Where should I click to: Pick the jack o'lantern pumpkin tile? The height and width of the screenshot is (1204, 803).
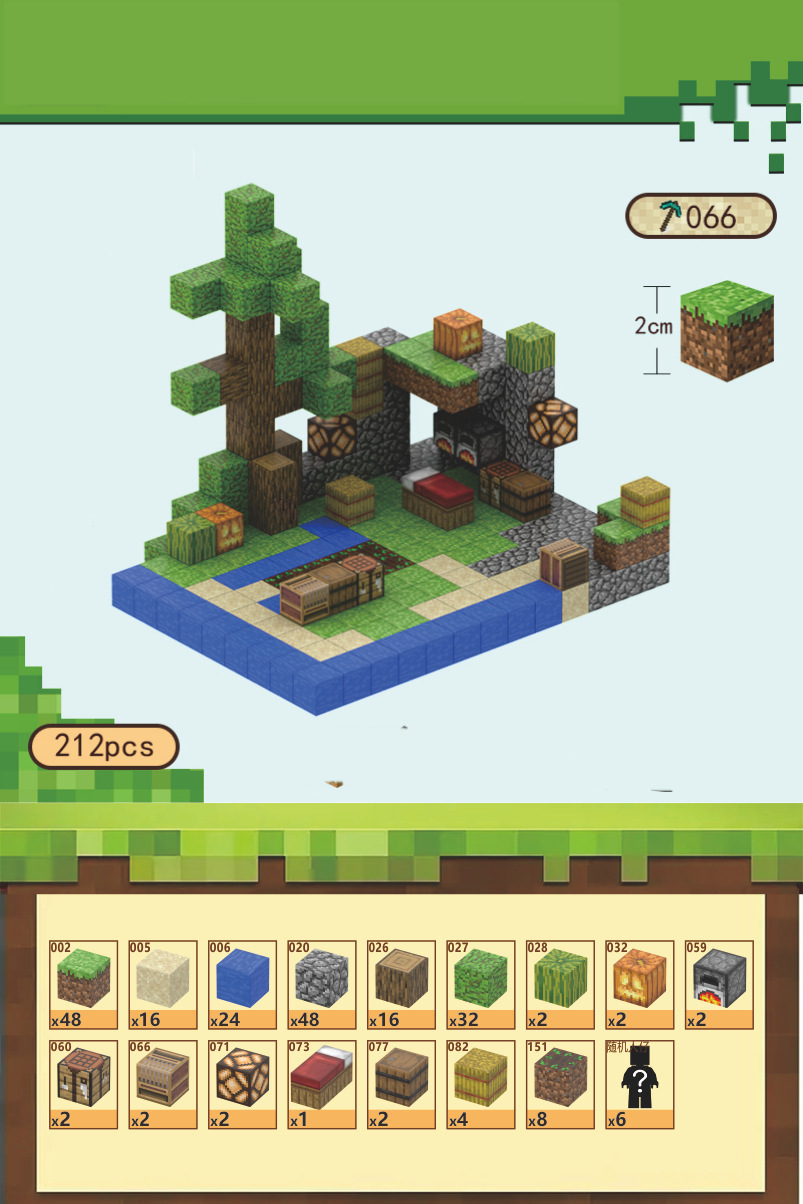point(640,985)
